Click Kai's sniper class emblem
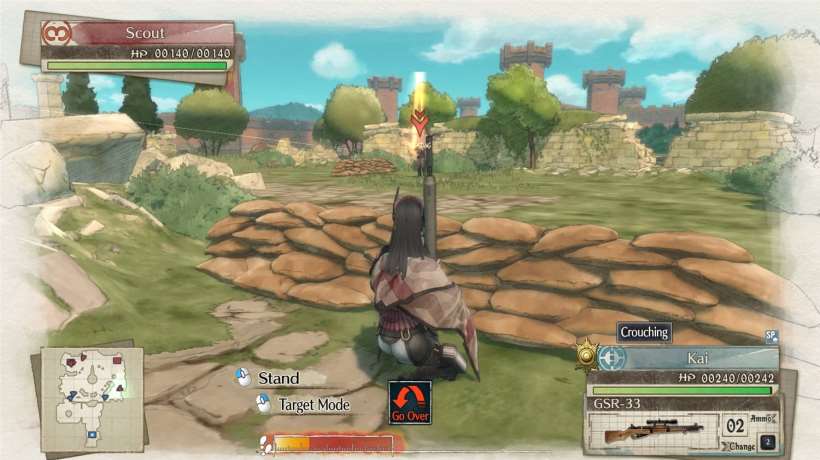Image resolution: width=820 pixels, height=460 pixels. [x=612, y=357]
